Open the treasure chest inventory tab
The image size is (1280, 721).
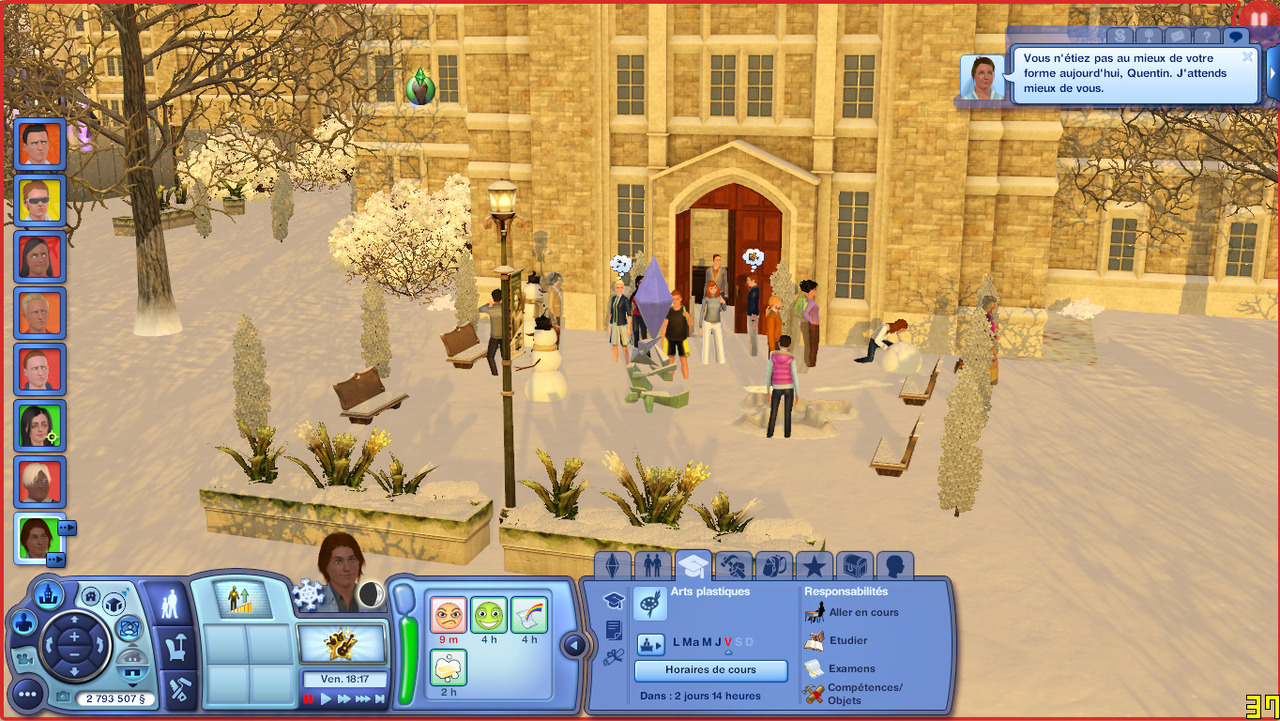(x=854, y=567)
